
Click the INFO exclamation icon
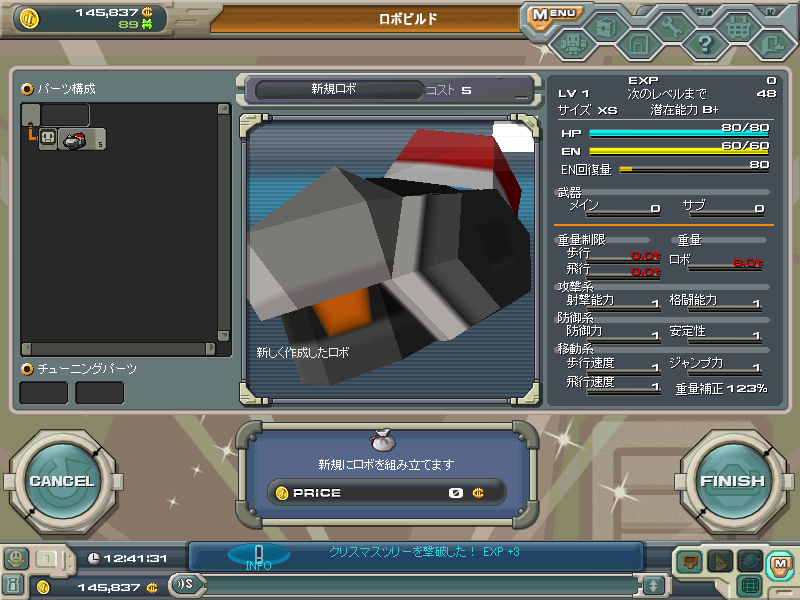[258, 555]
